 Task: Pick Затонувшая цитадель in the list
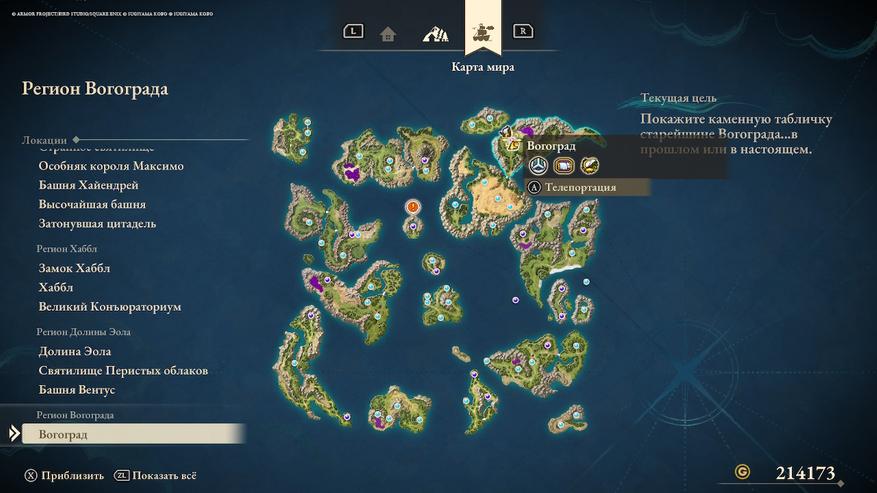click(x=97, y=223)
